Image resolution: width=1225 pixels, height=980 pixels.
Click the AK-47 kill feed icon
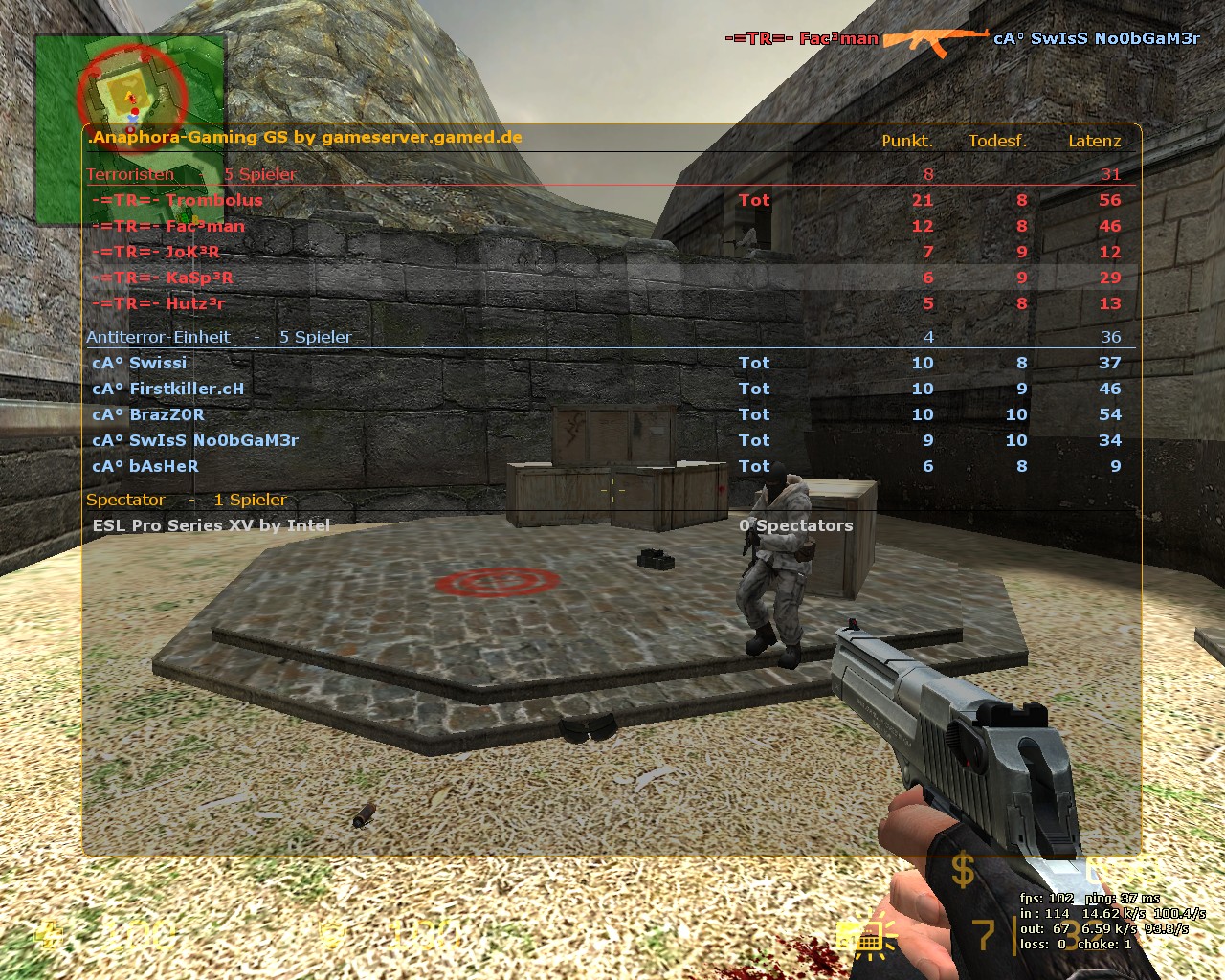(935, 39)
